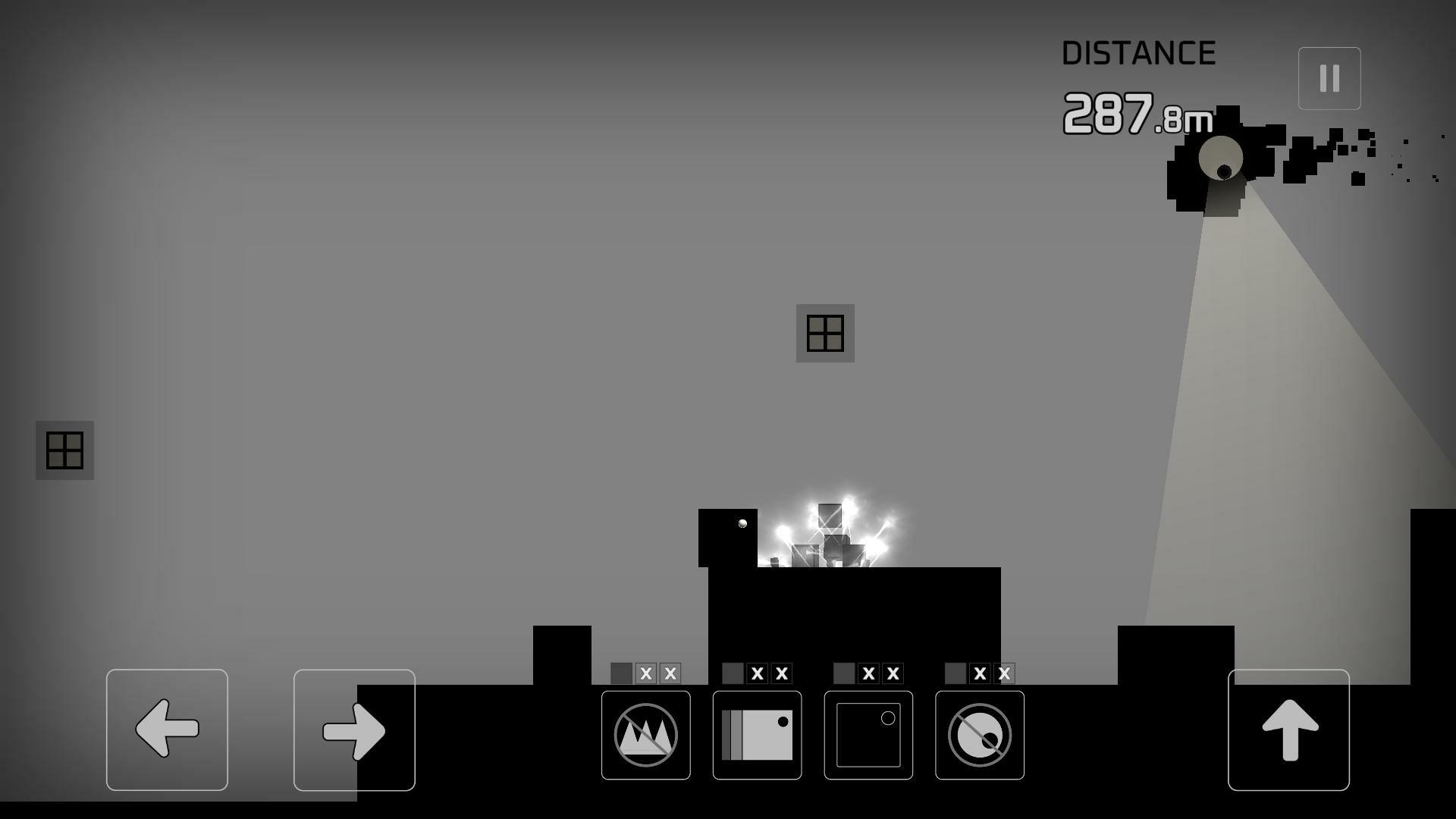Tap the DISTANCE label

1139,52
